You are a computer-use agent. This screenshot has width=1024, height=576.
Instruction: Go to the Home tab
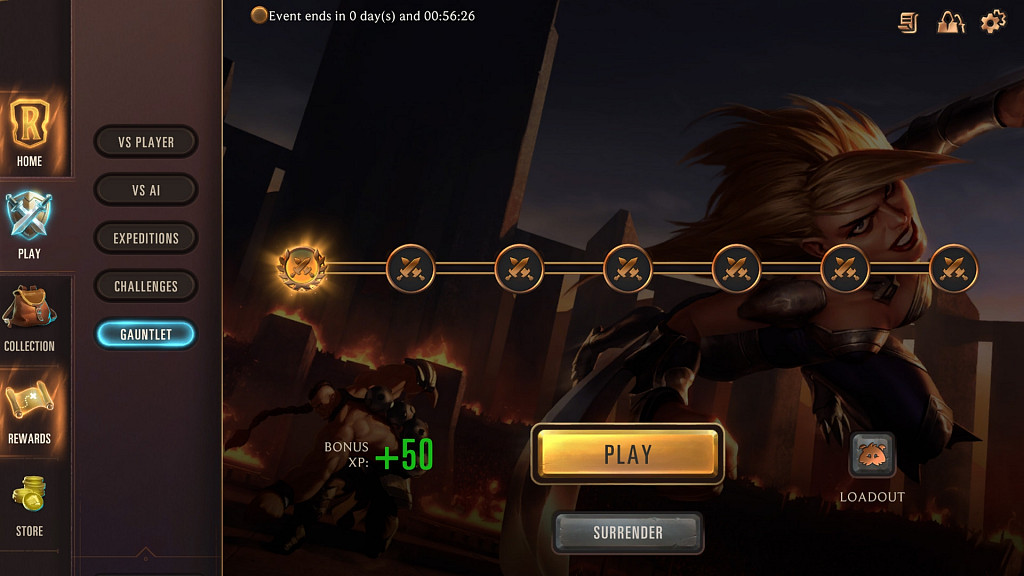coord(30,132)
